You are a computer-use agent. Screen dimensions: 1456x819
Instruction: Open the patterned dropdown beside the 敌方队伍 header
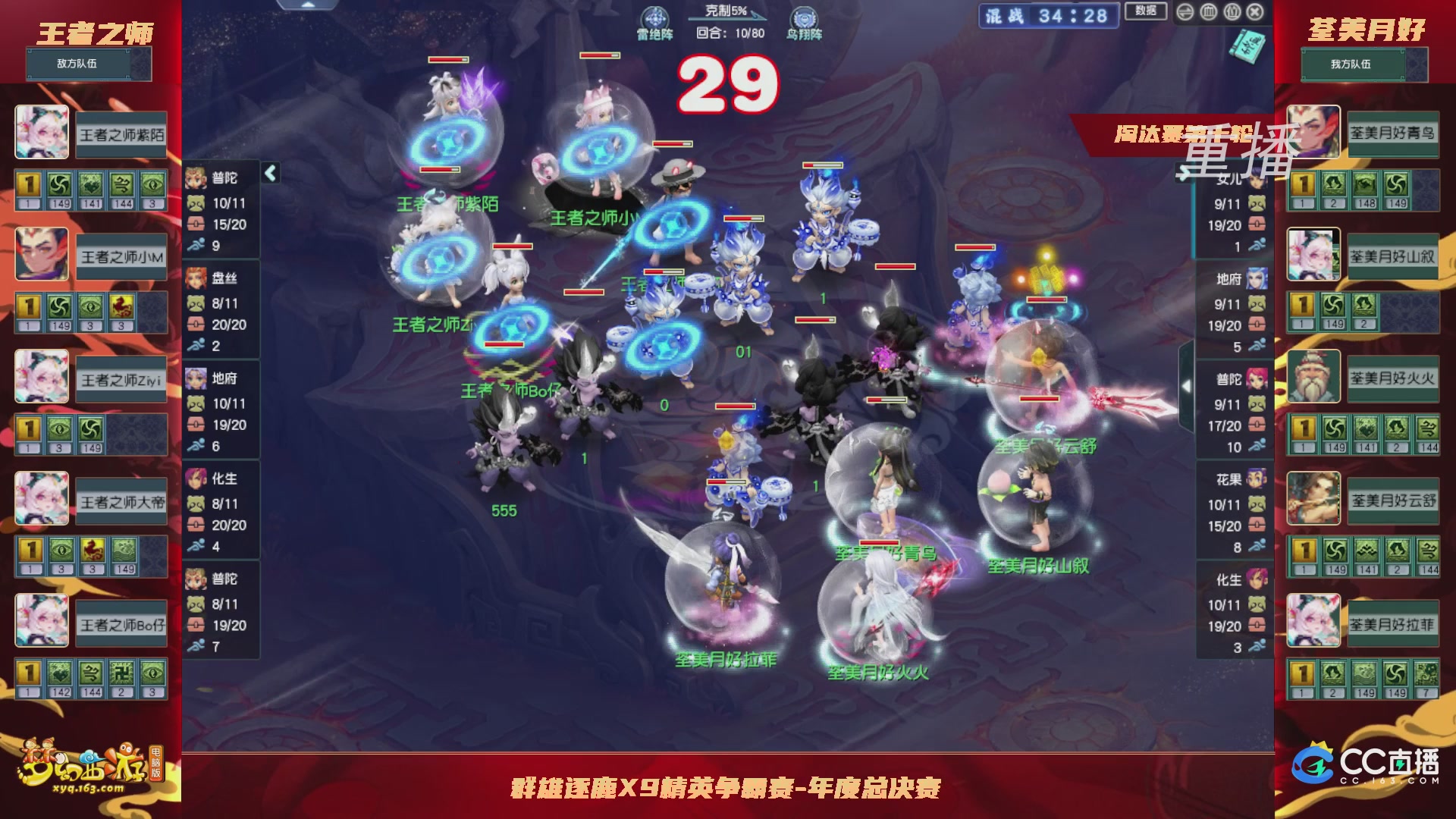[141, 64]
